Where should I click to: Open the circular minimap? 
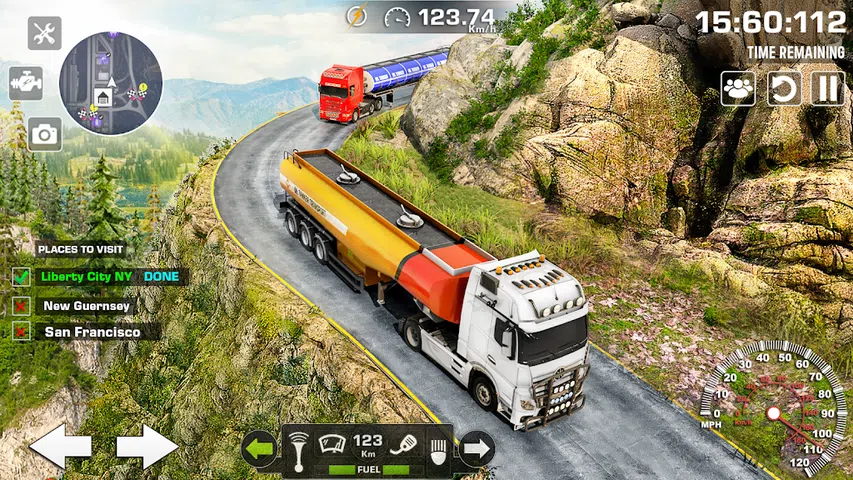110,81
